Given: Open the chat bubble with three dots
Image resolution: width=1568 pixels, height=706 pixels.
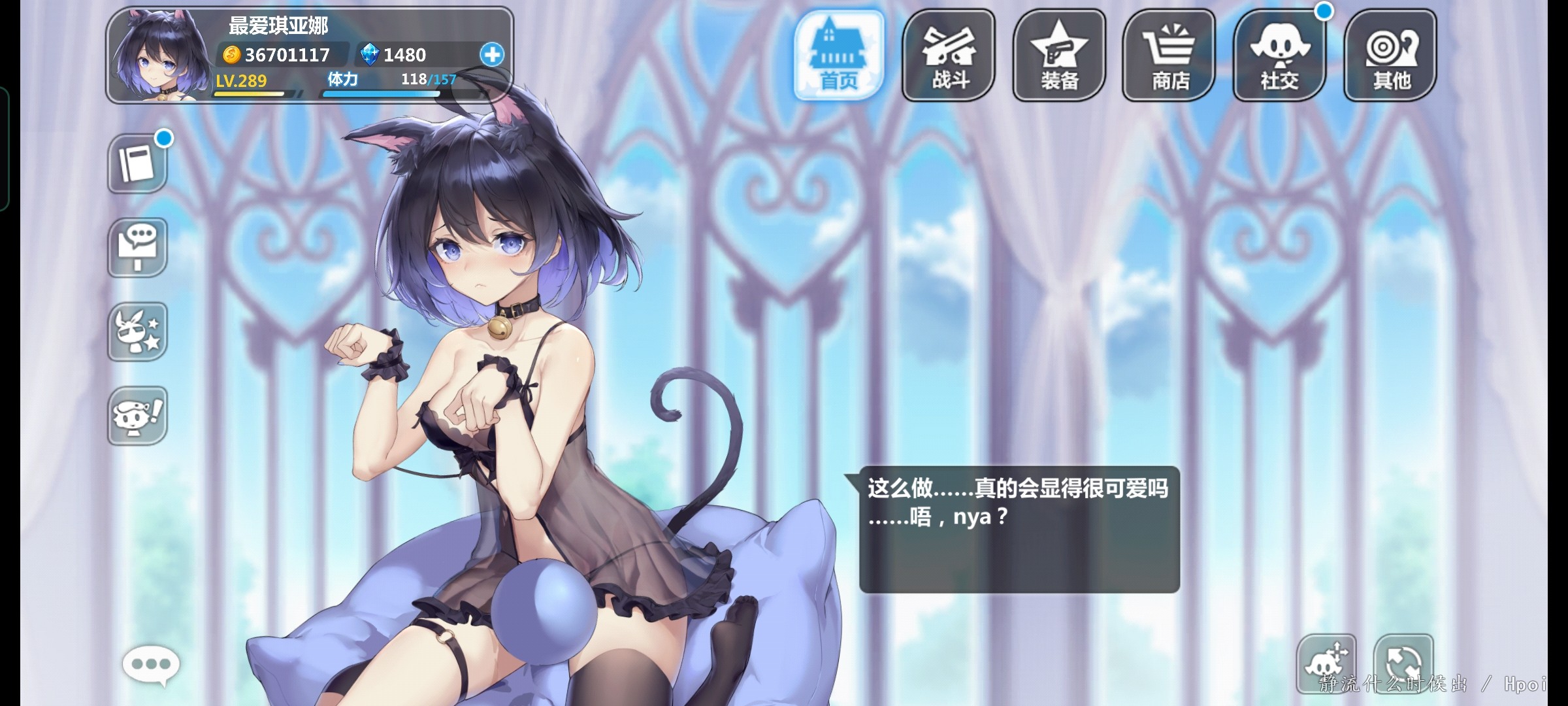Looking at the screenshot, I should [151, 665].
